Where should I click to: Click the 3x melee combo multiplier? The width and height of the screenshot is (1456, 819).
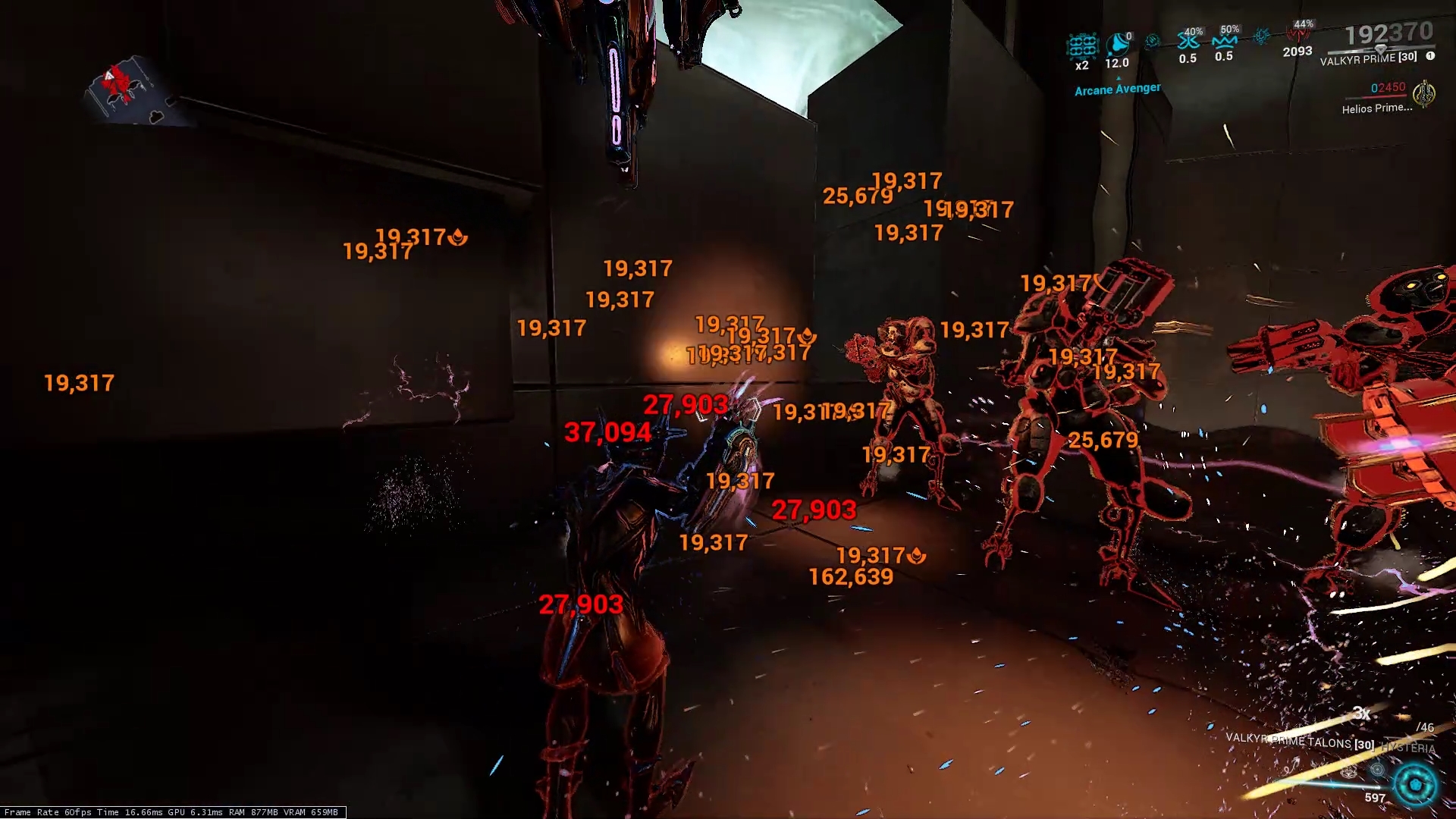[1362, 713]
